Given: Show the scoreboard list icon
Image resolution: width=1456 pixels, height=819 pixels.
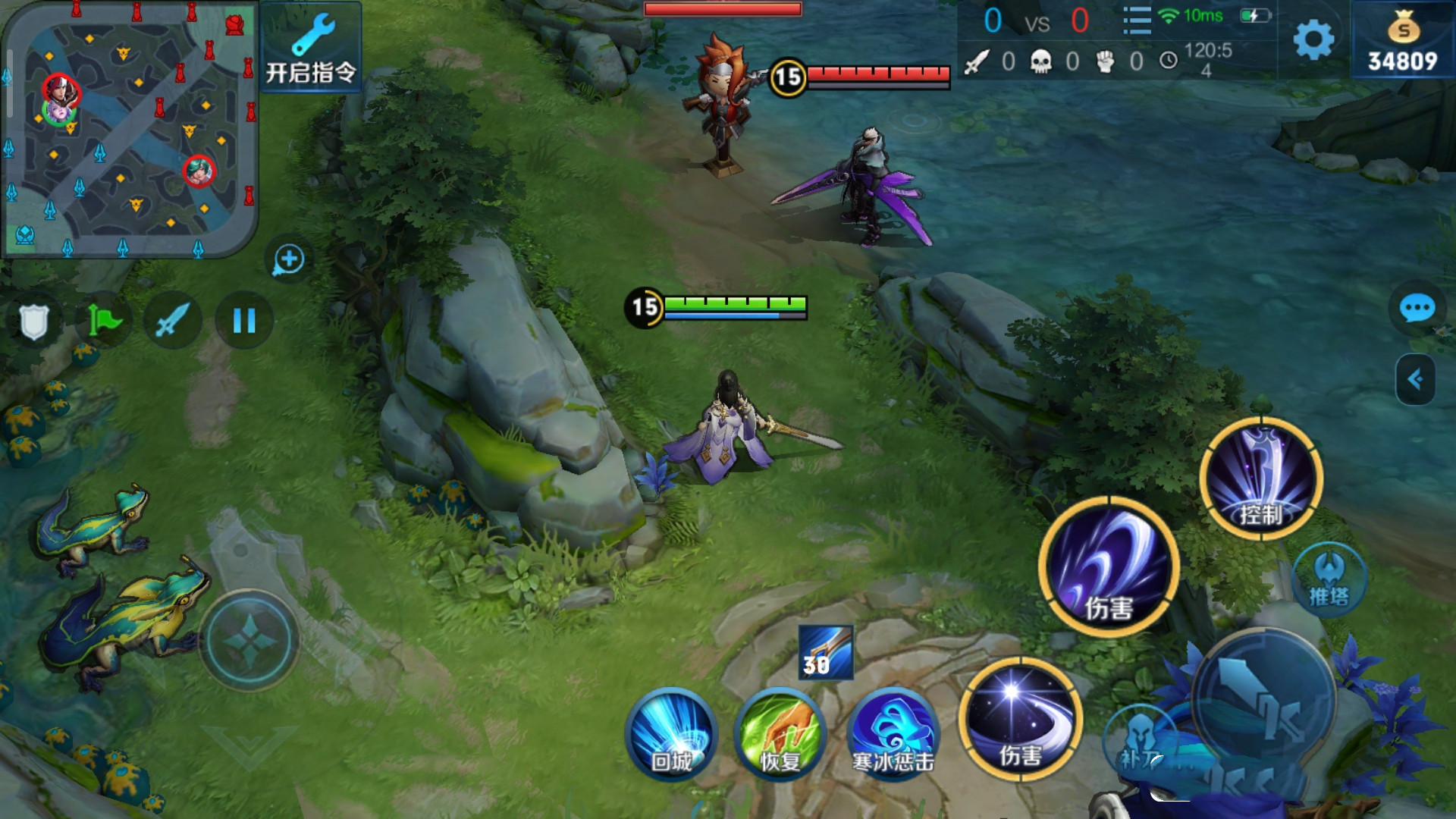Looking at the screenshot, I should (1137, 20).
